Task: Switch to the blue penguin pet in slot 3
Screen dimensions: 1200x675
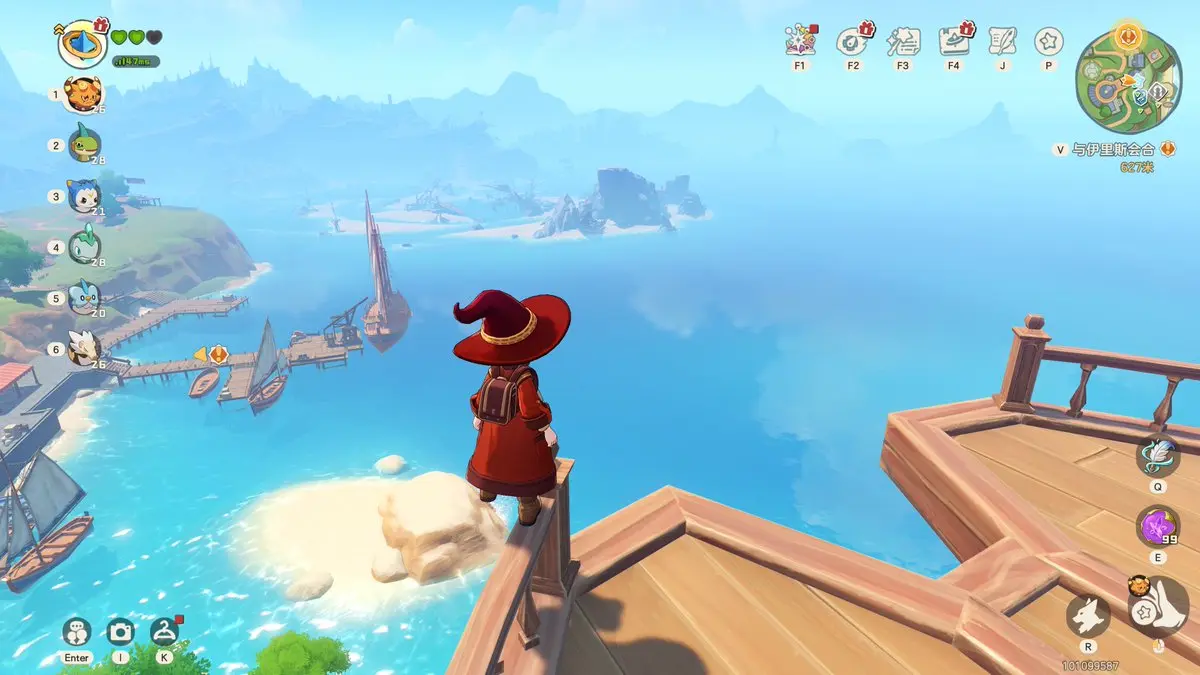Action: coord(84,196)
